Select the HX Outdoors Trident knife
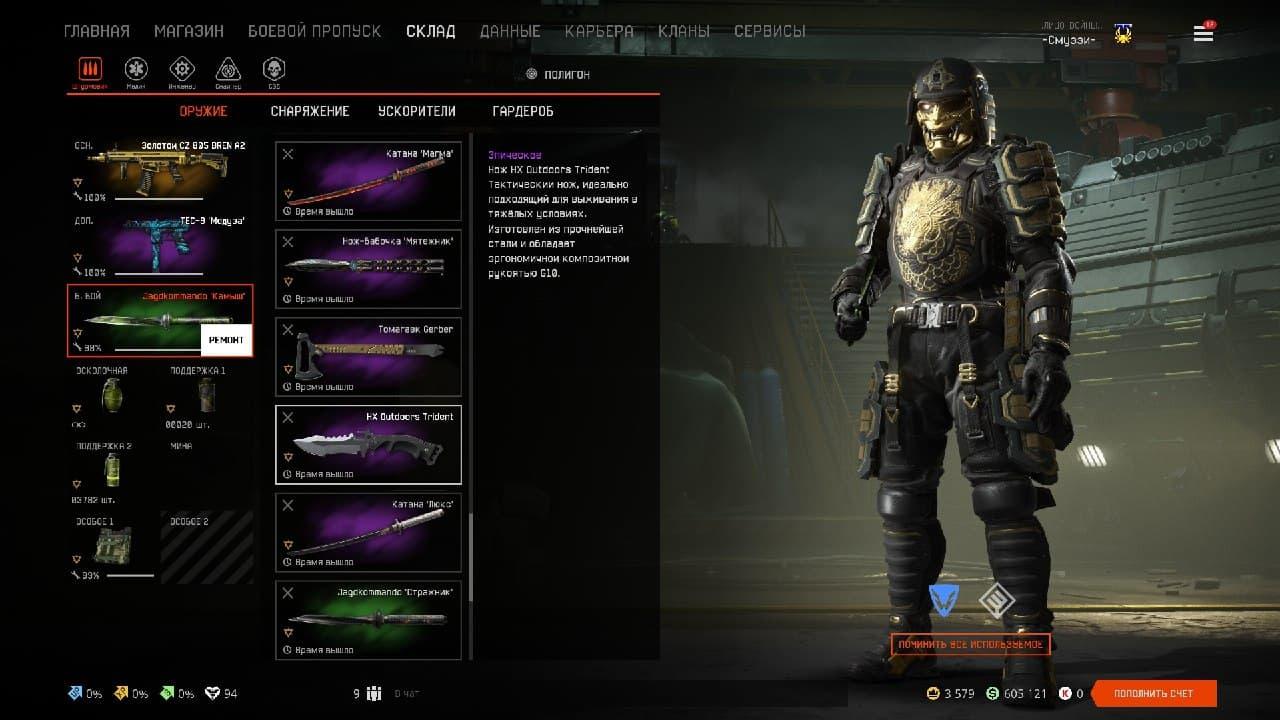Viewport: 1280px width, 720px height. [x=368, y=444]
